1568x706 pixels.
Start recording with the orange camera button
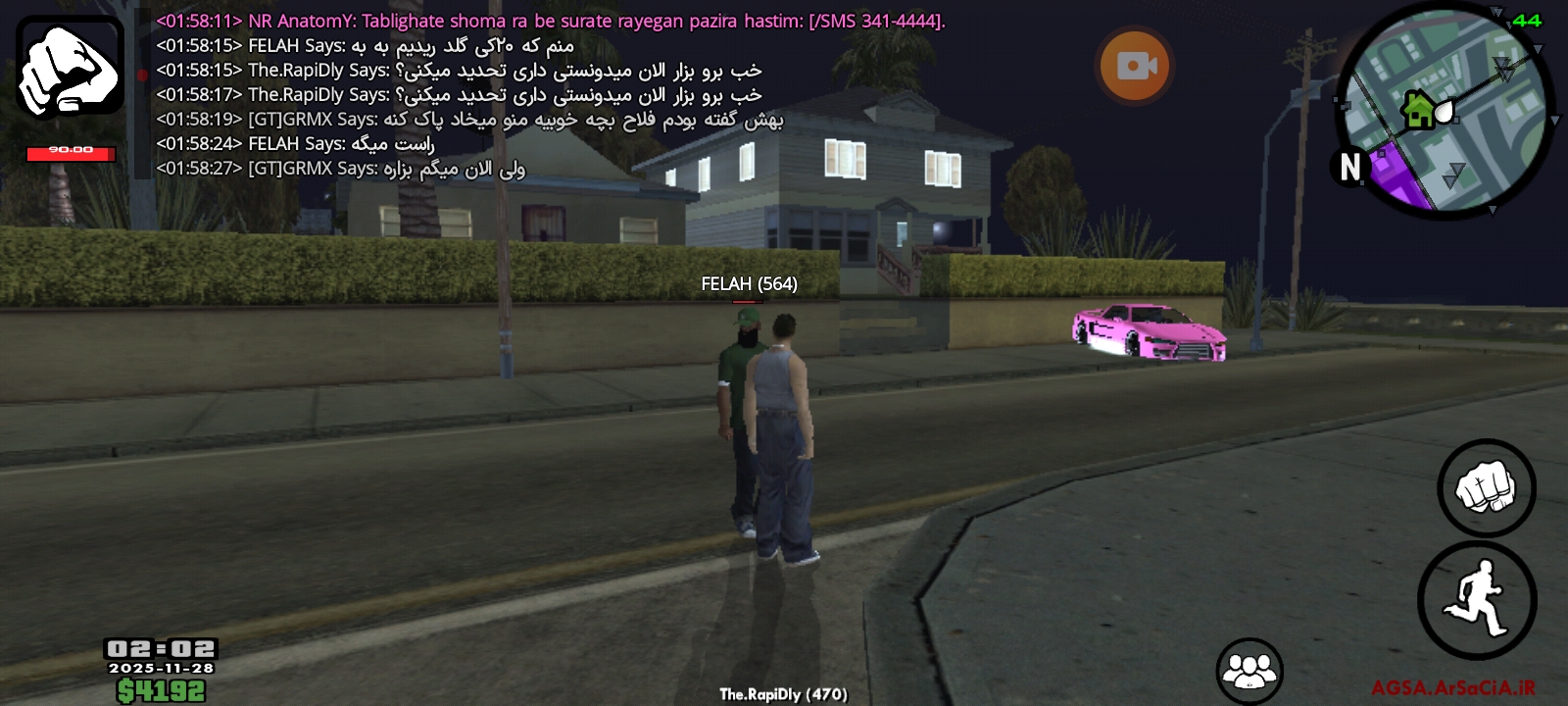tap(1135, 66)
